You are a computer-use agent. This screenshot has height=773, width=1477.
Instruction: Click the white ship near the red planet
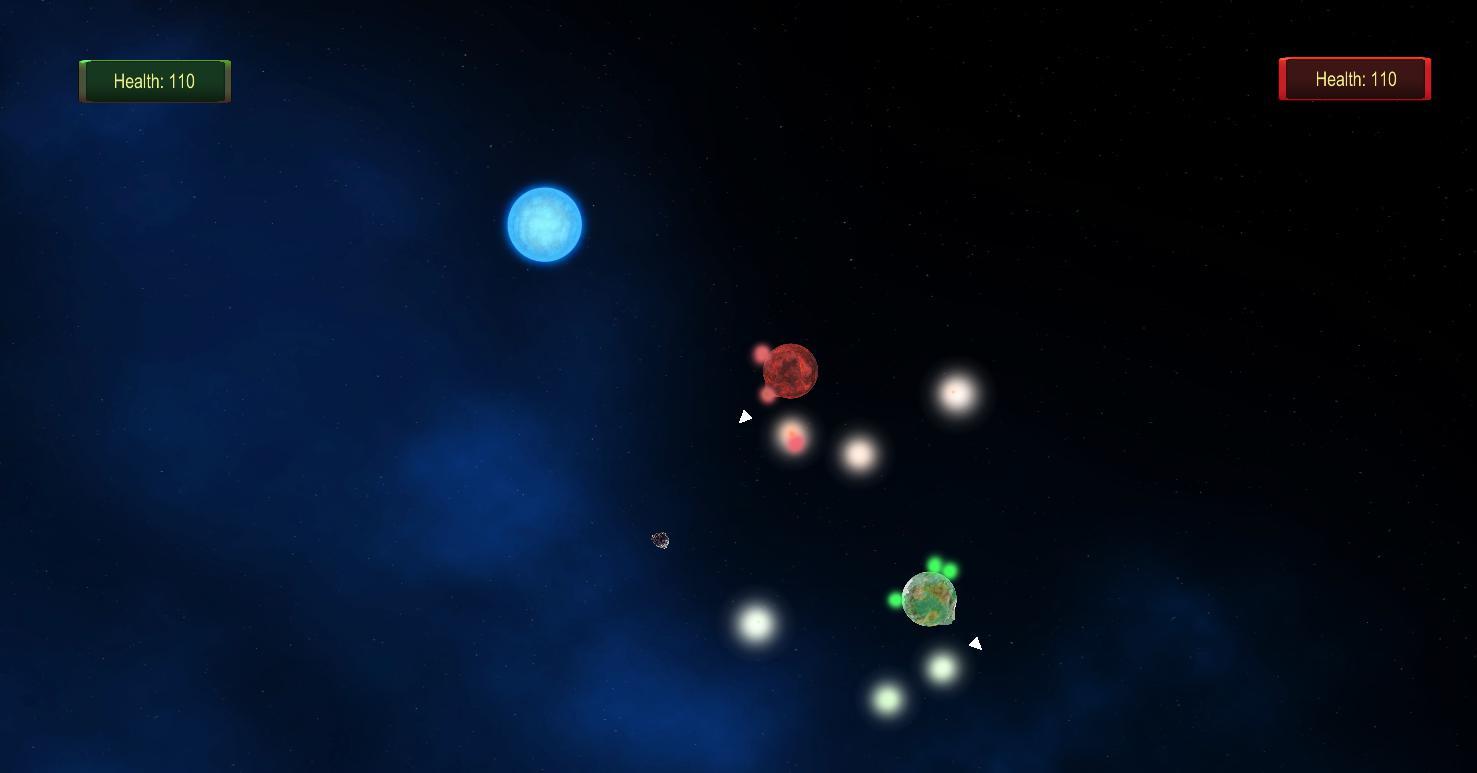coord(746,415)
